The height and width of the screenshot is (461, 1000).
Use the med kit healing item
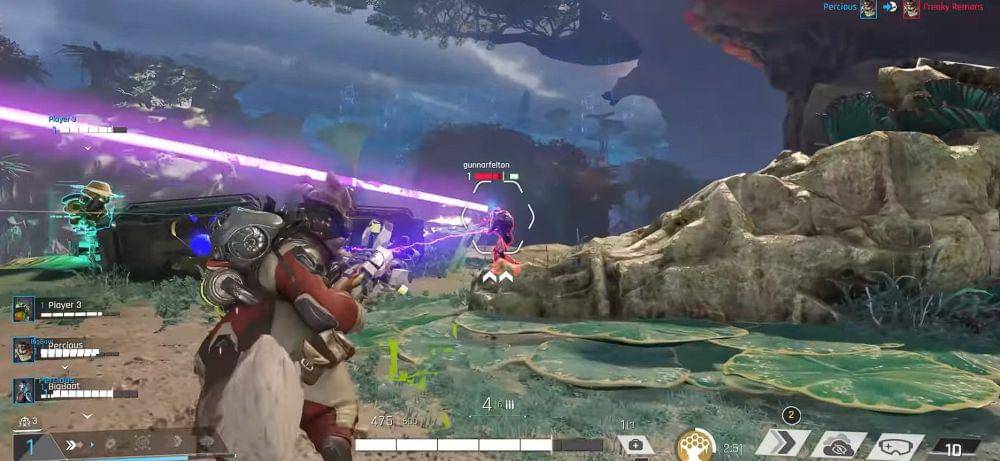[x=635, y=444]
